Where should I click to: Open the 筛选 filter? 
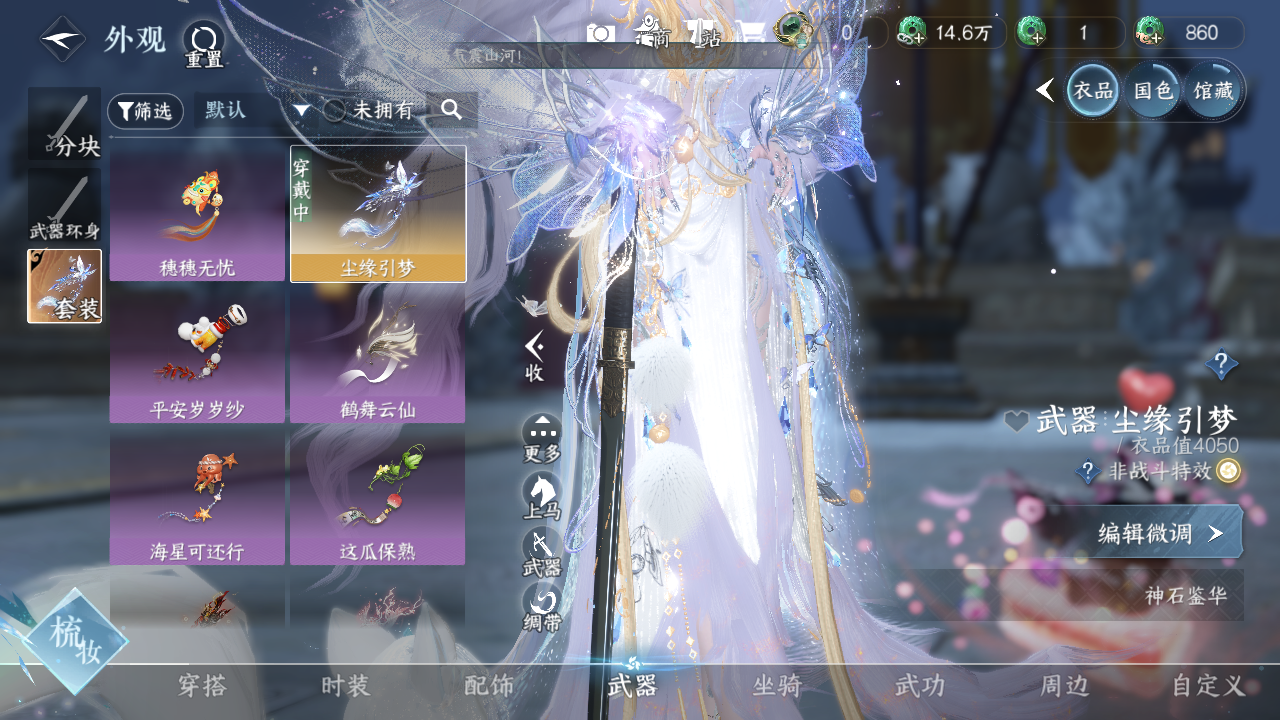pyautogui.click(x=145, y=111)
